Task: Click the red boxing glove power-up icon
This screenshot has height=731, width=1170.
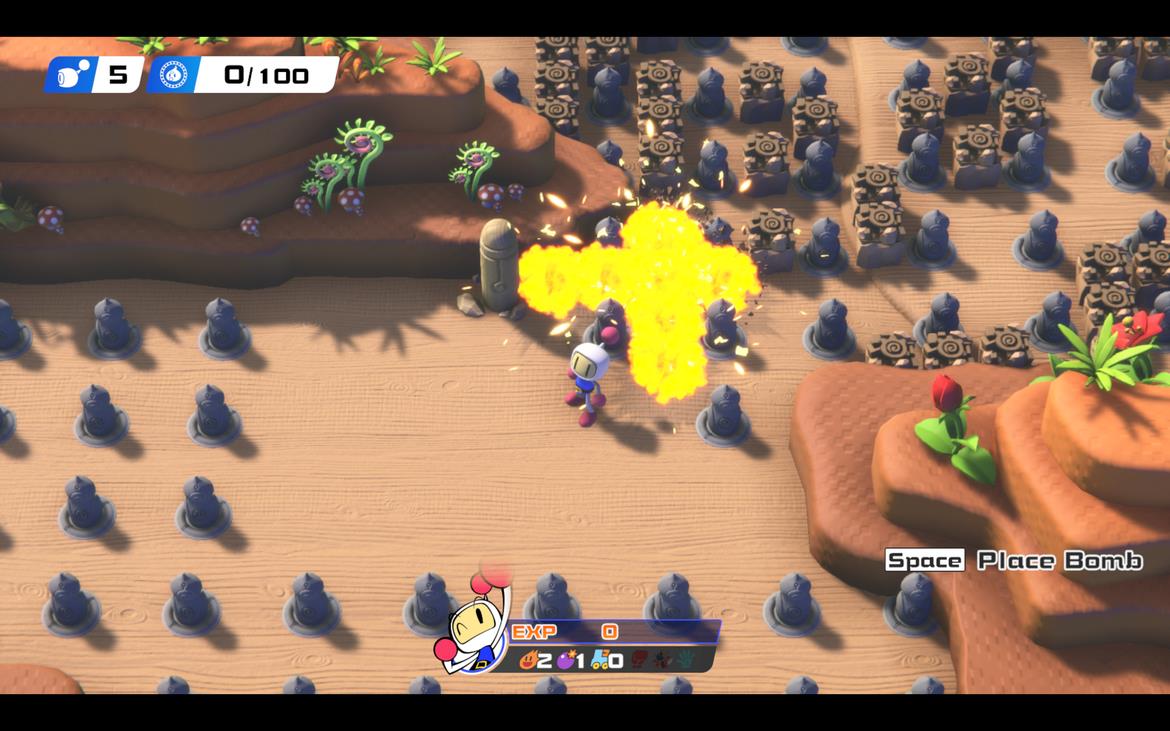Action: (x=640, y=660)
